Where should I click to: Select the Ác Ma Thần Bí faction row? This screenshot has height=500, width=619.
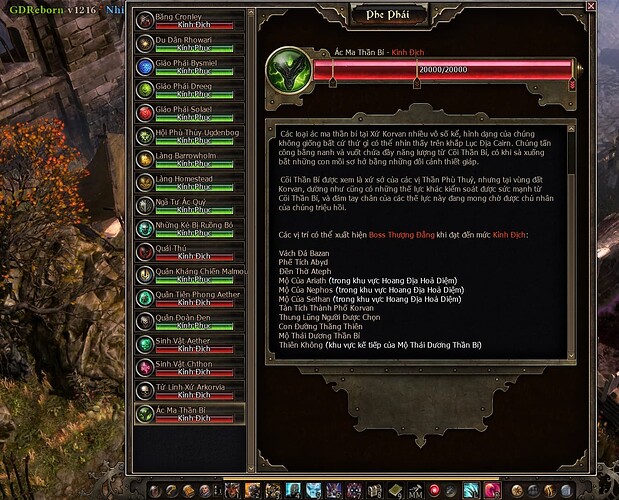[x=188, y=414]
